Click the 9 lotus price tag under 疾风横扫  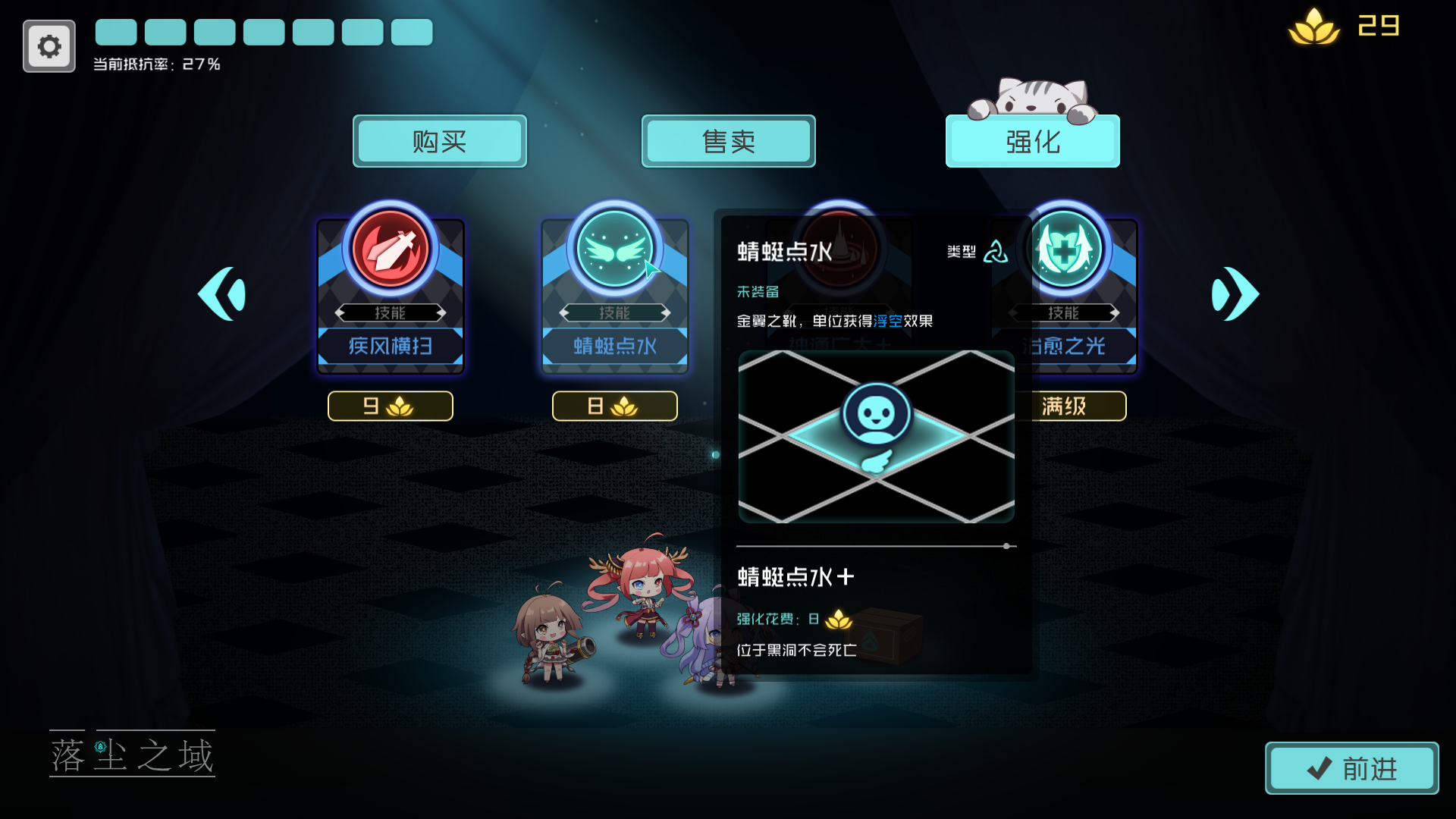[x=390, y=406]
